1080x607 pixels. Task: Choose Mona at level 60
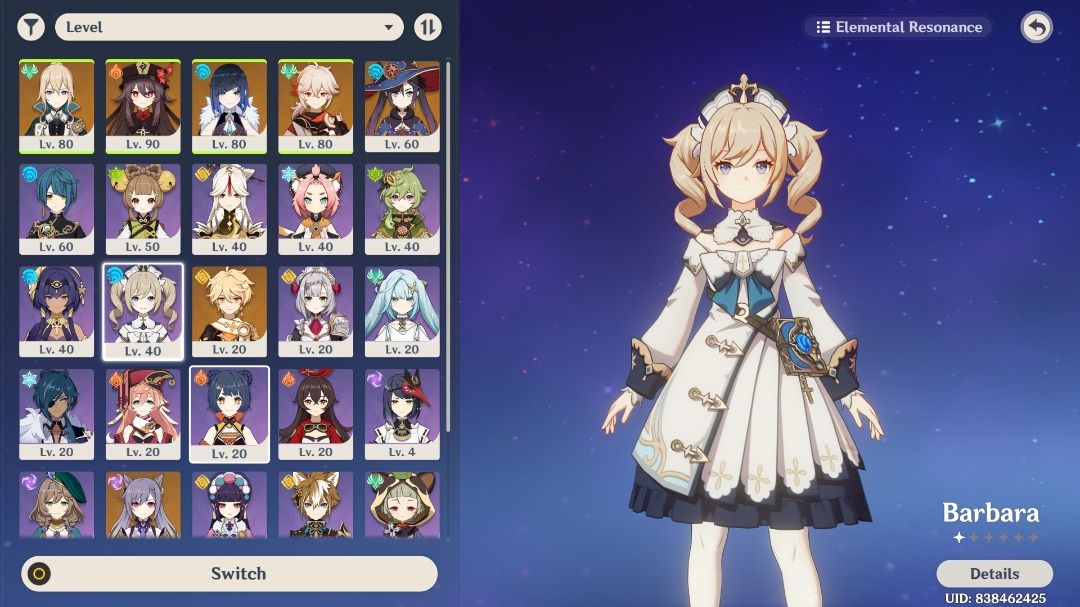pyautogui.click(x=402, y=104)
